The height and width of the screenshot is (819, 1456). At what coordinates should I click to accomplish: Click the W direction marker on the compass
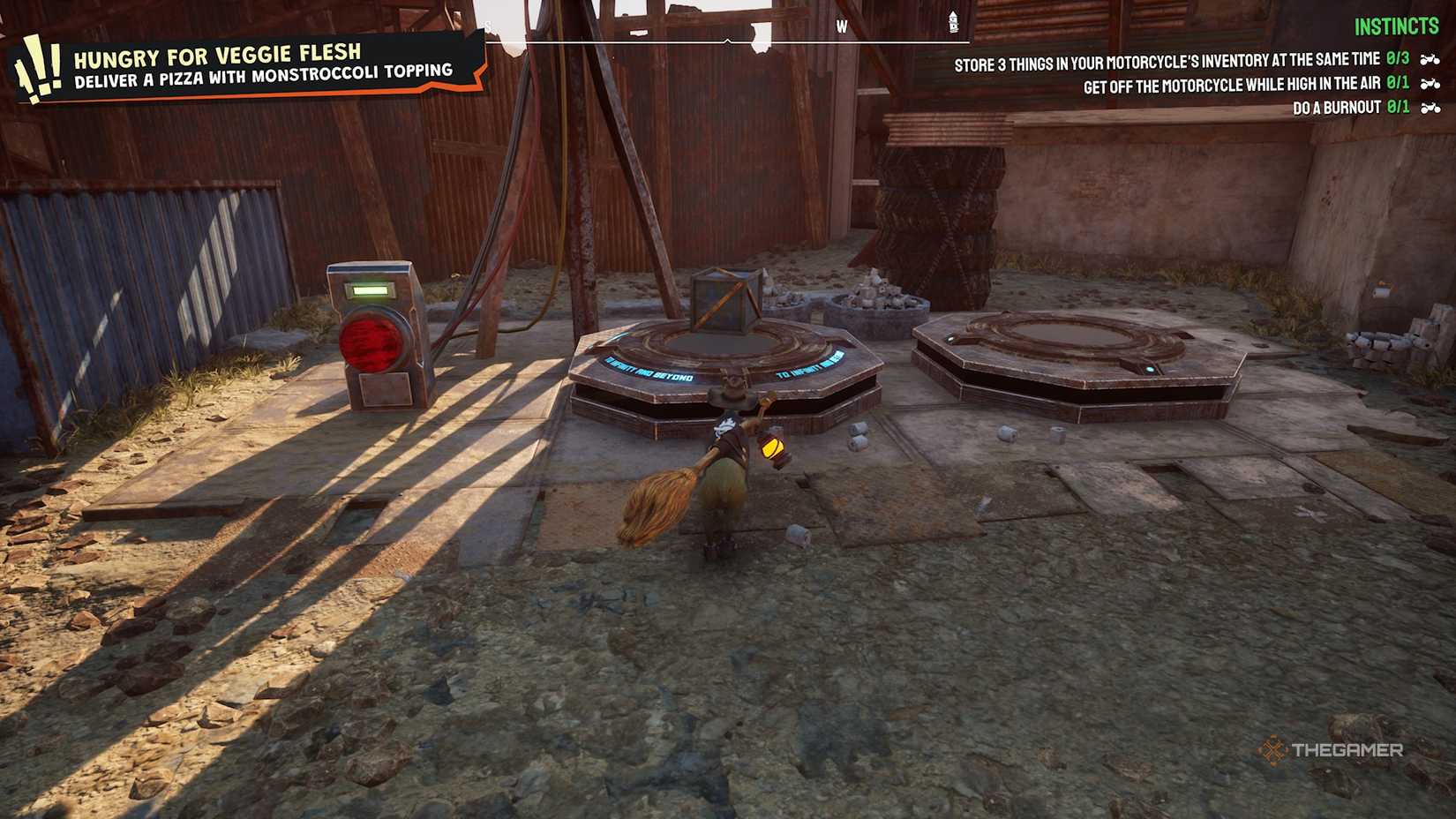click(841, 26)
